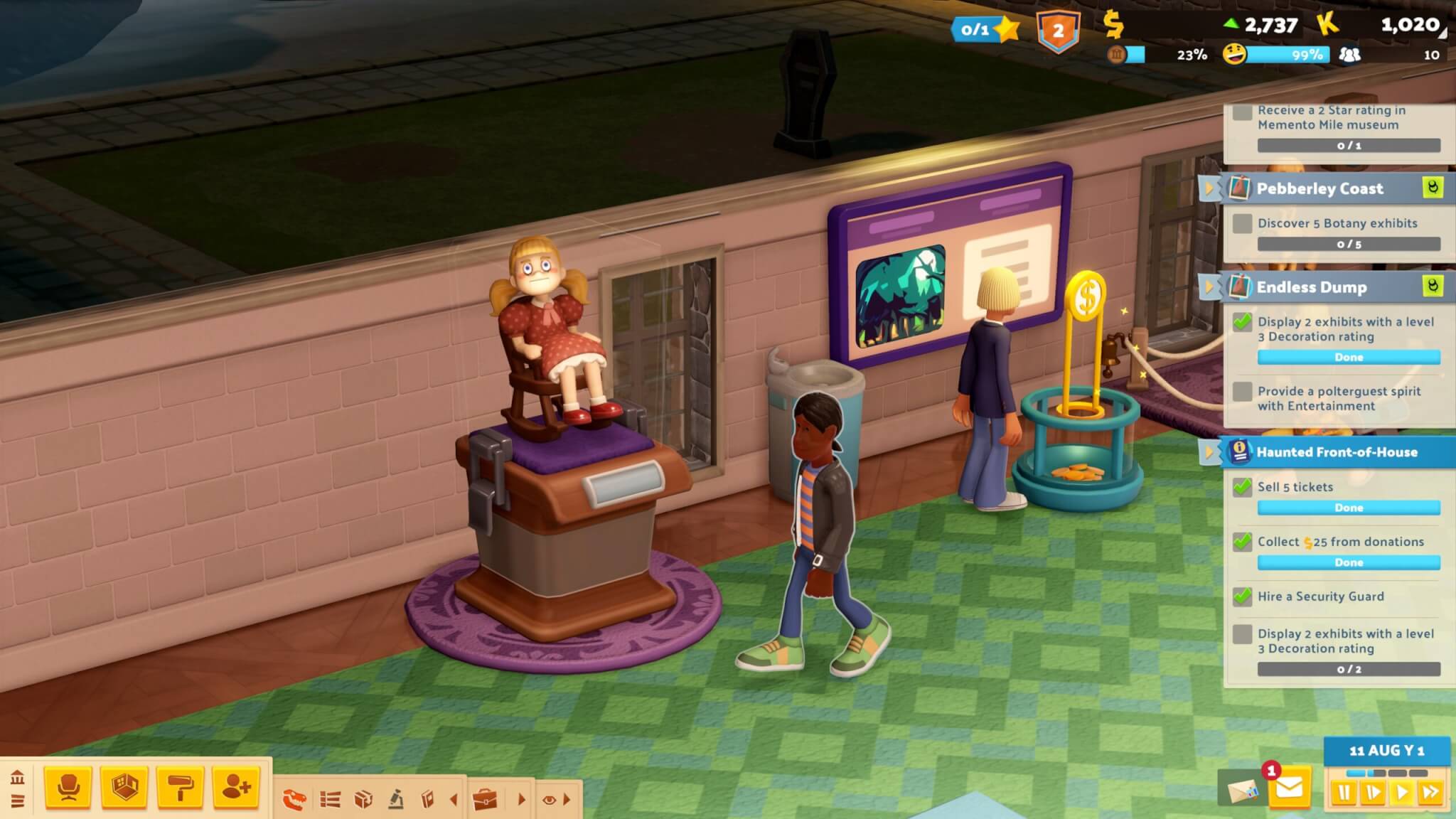
Task: Pause the game
Action: pos(1344,792)
